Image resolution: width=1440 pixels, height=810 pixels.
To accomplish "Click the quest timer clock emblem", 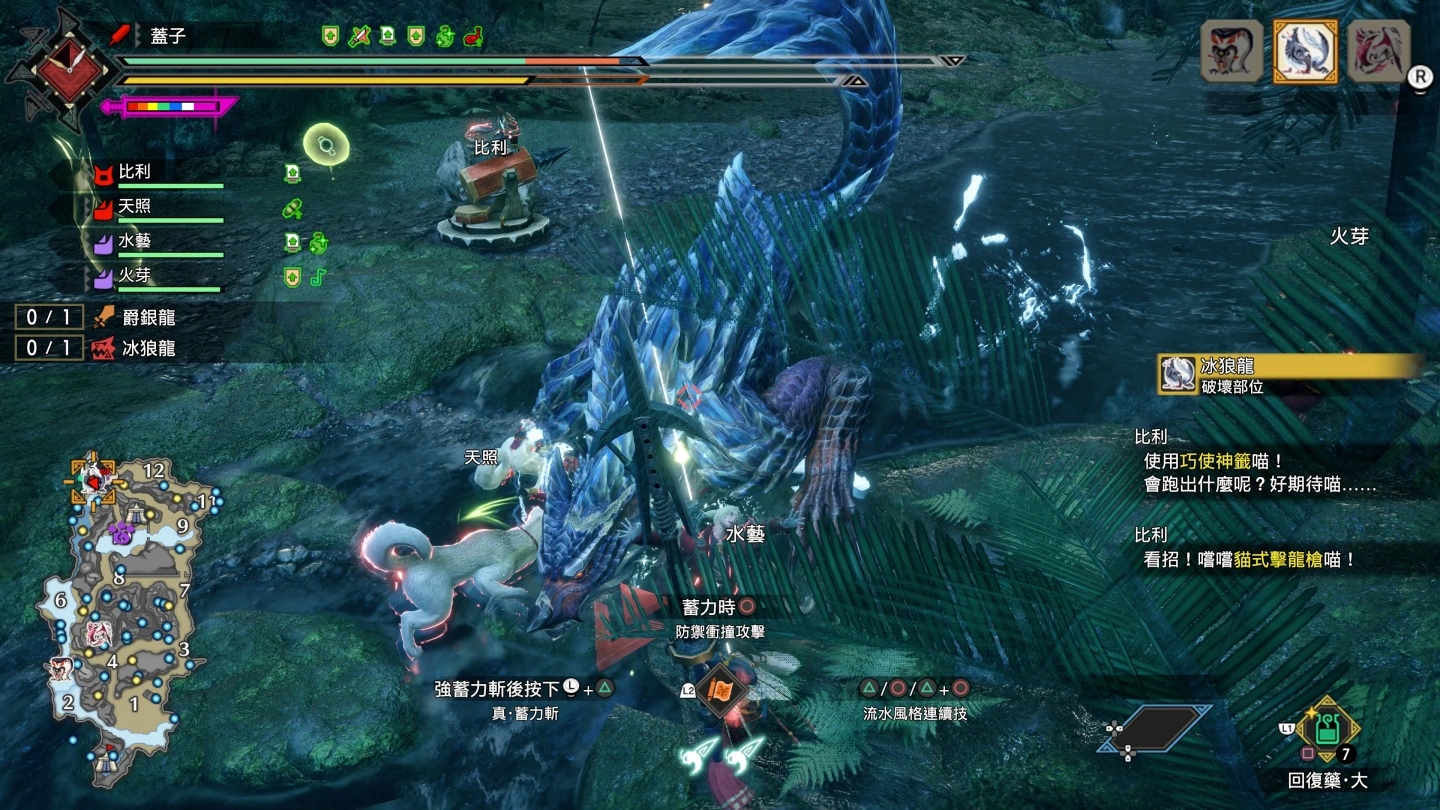I will (67, 68).
